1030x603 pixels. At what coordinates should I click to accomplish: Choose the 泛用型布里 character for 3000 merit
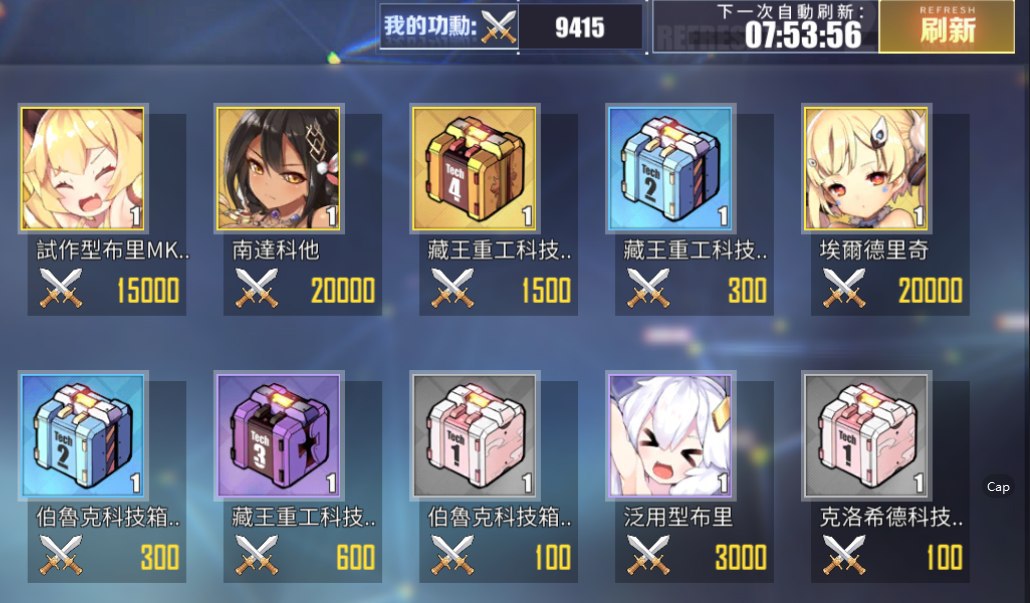pyautogui.click(x=670, y=436)
